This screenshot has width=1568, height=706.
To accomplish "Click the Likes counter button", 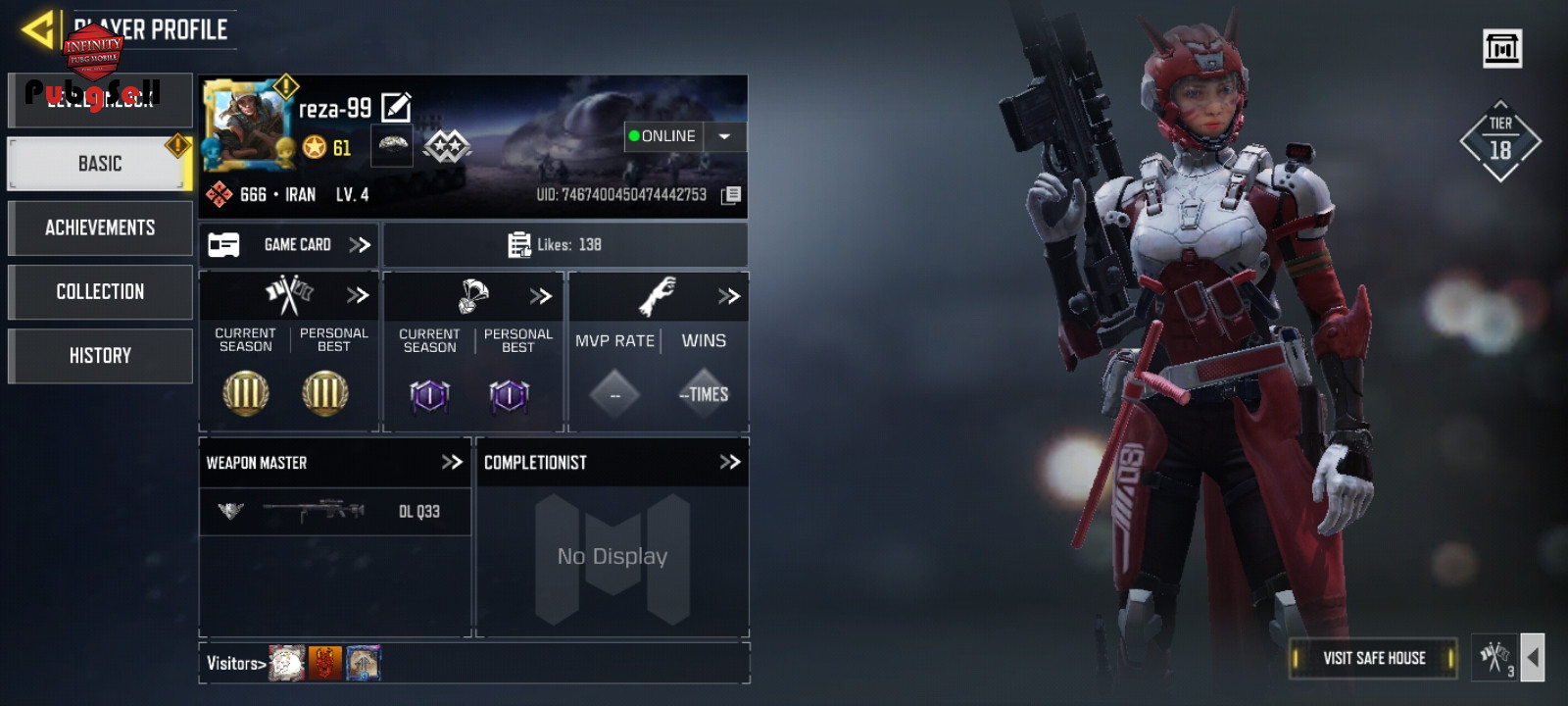I will 564,245.
